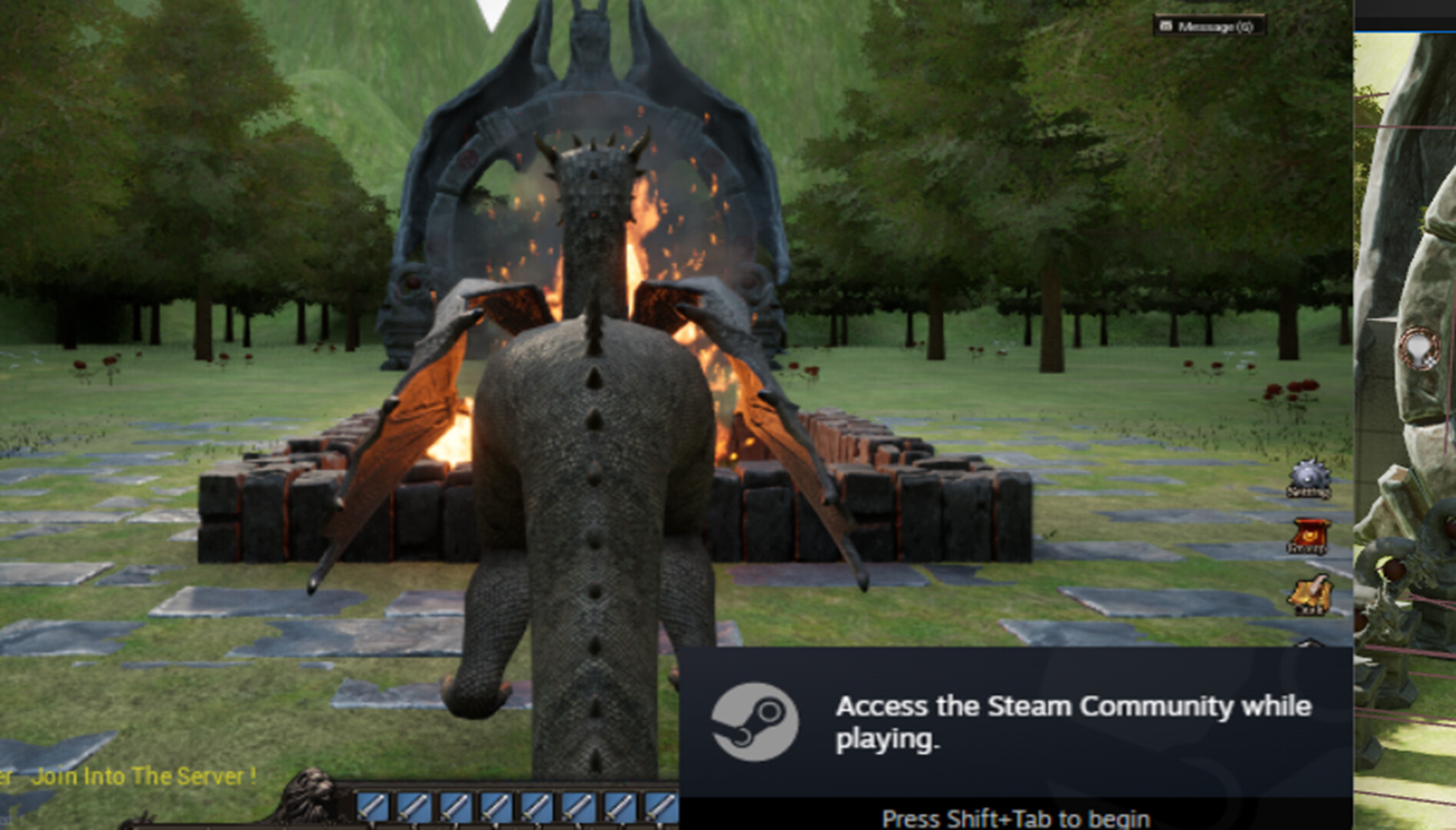Select the sword in hotbar slot 5
The width and height of the screenshot is (1456, 830).
tap(538, 805)
